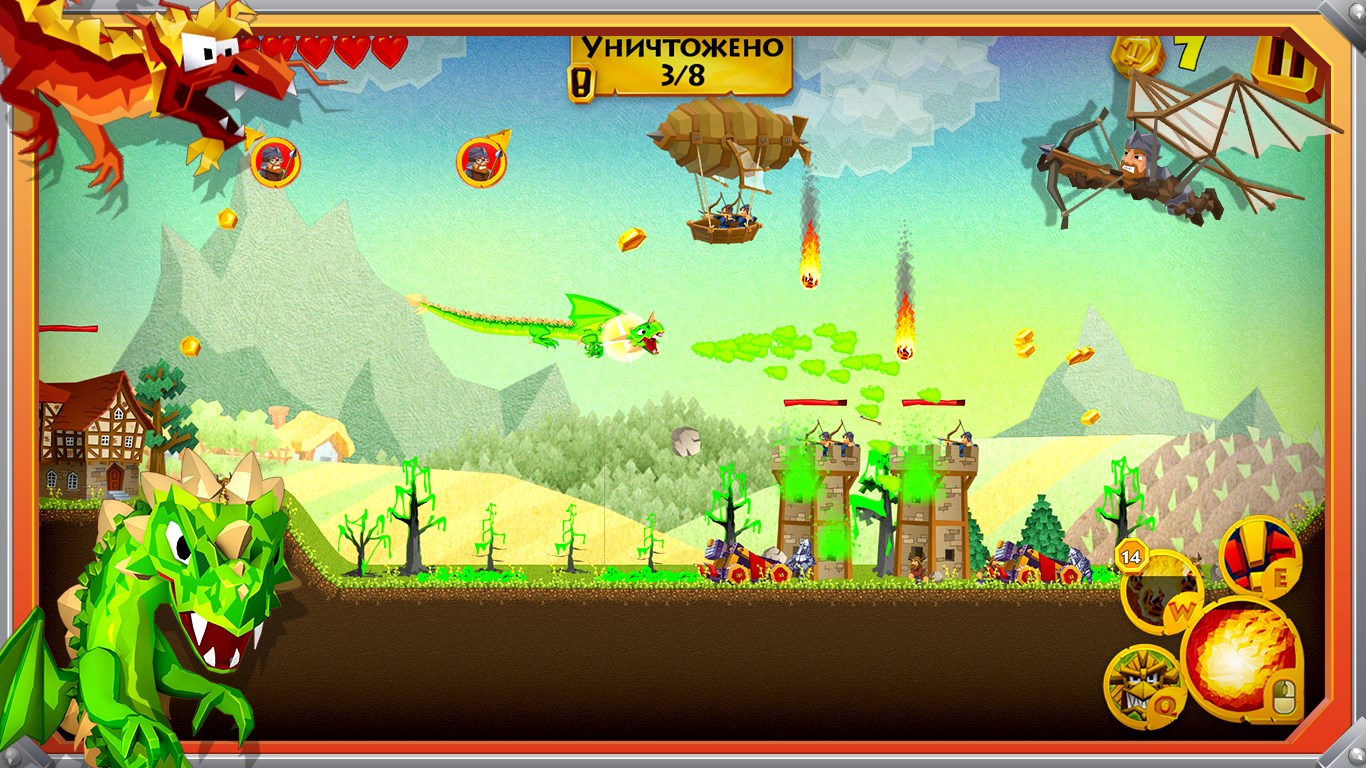Activate the W fire ability with 14 charges

[1161, 591]
